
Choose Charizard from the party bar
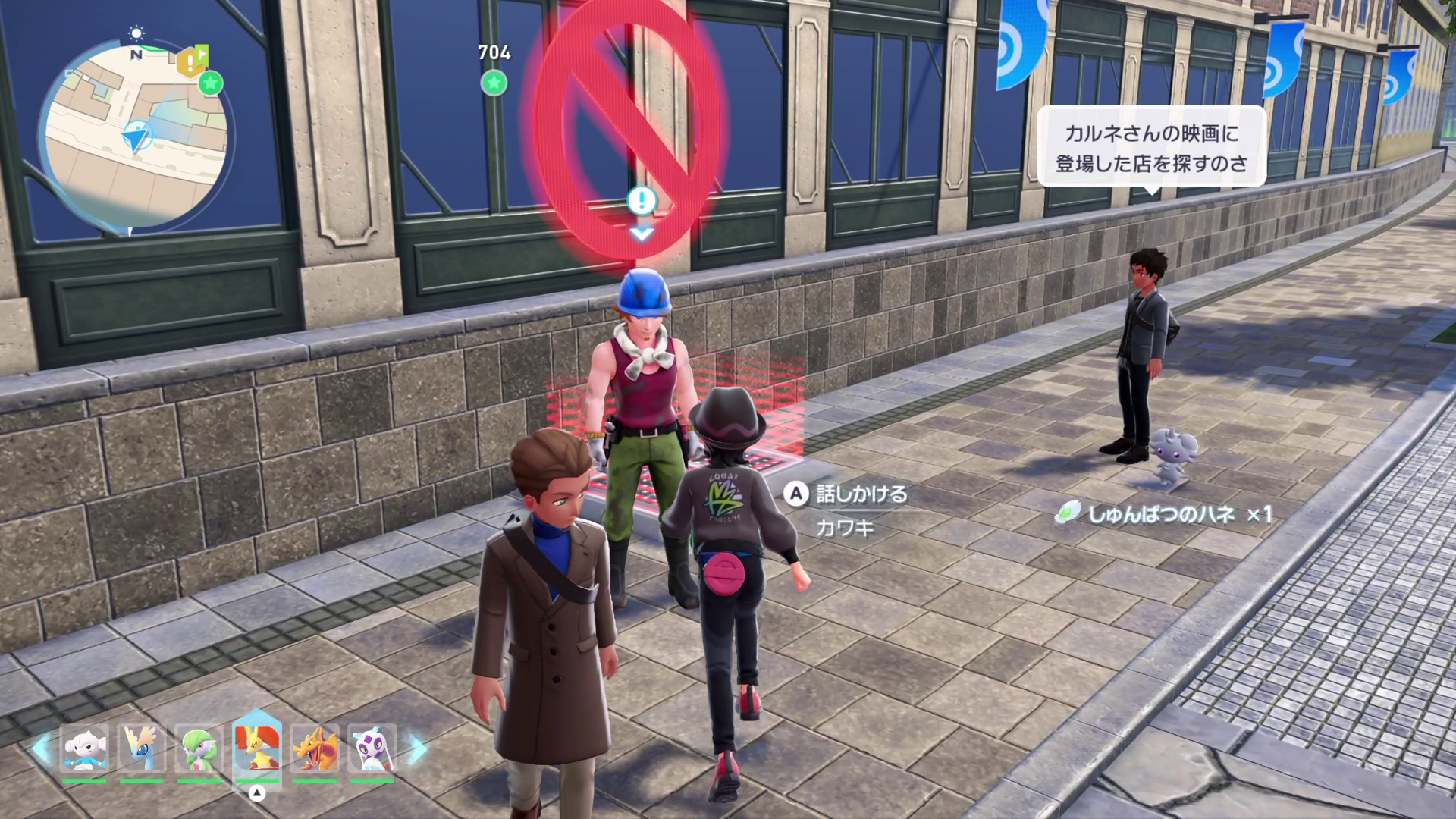click(315, 748)
